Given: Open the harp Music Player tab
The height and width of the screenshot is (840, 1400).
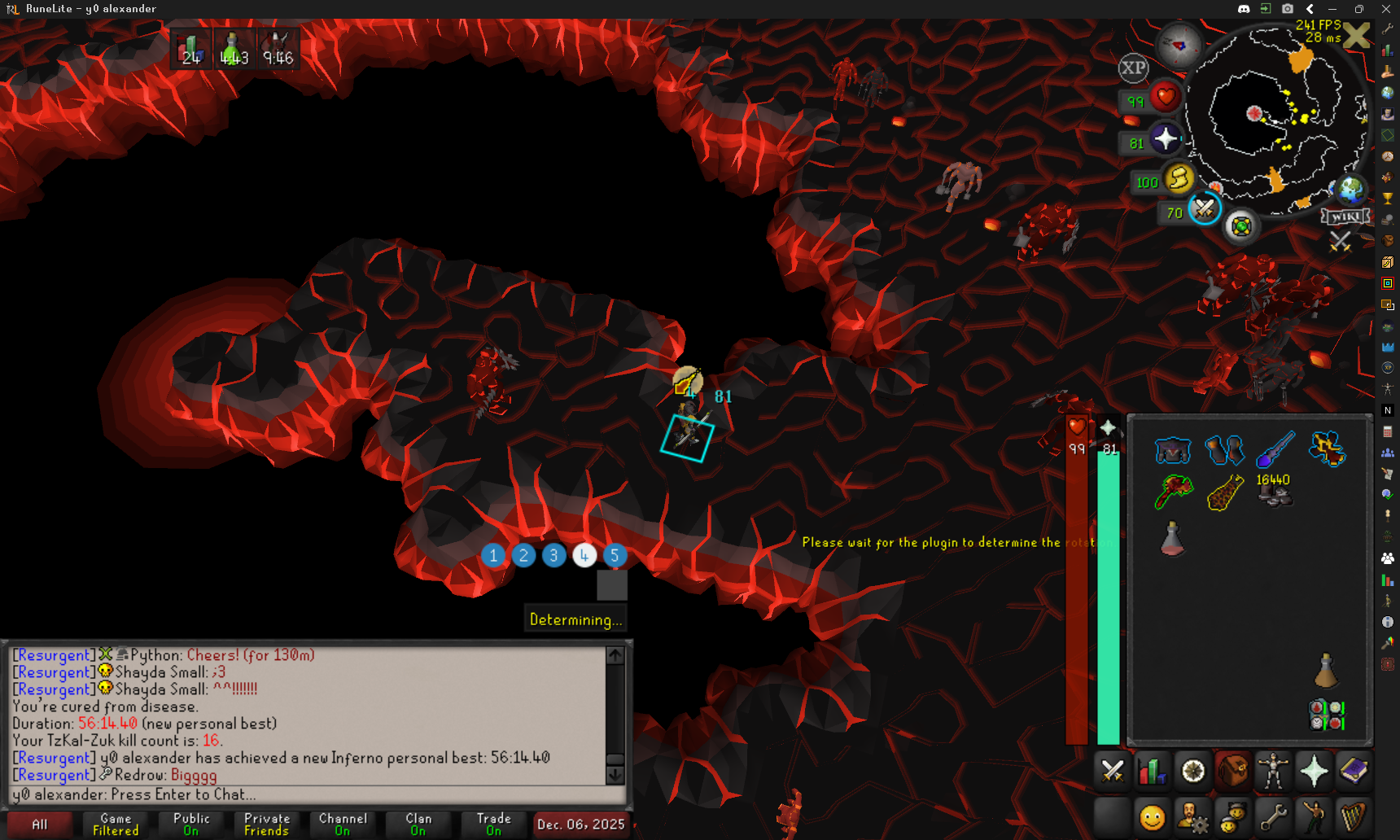Looking at the screenshot, I should coord(1354,816).
